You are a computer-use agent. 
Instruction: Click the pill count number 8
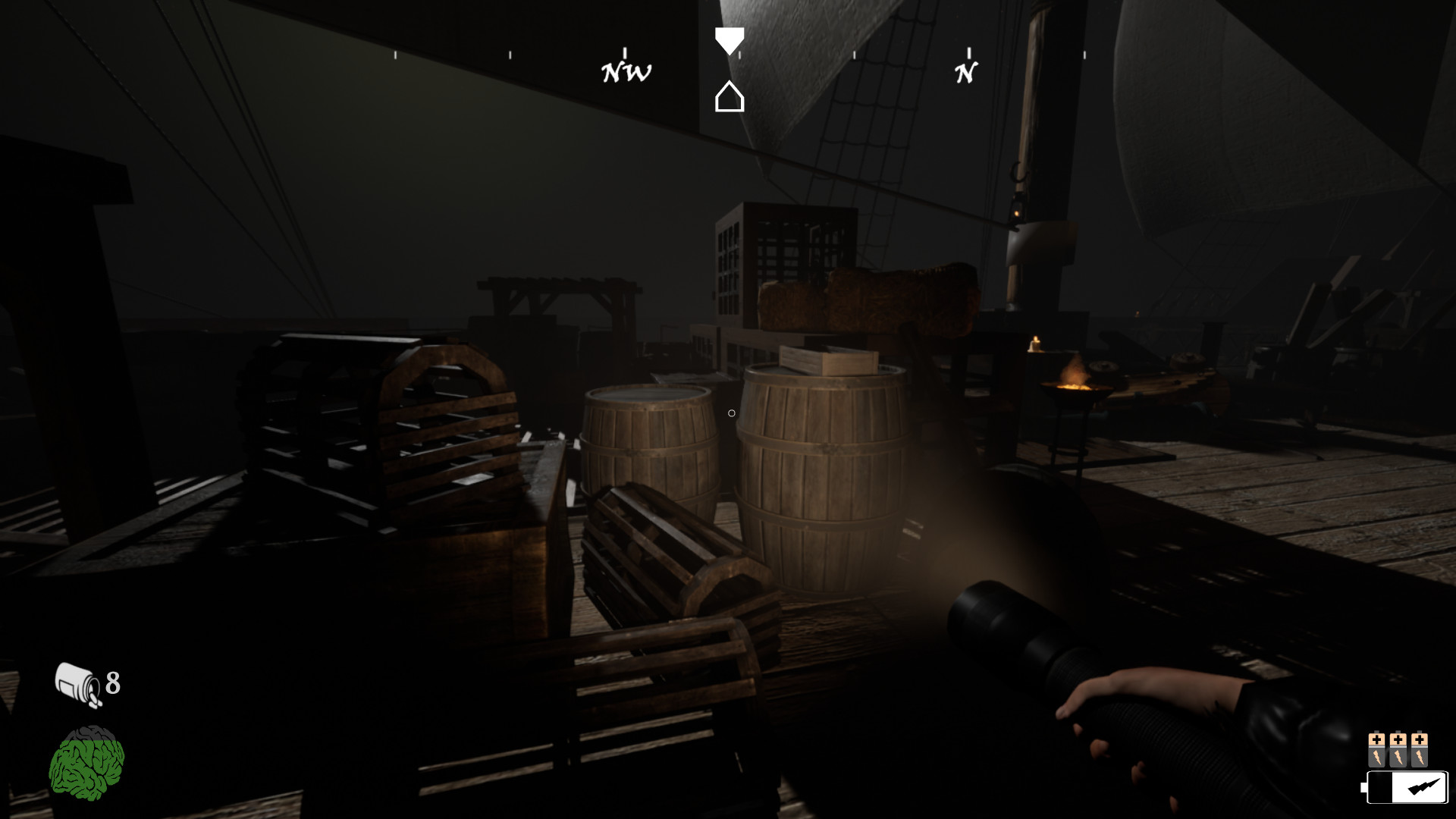pyautogui.click(x=112, y=684)
